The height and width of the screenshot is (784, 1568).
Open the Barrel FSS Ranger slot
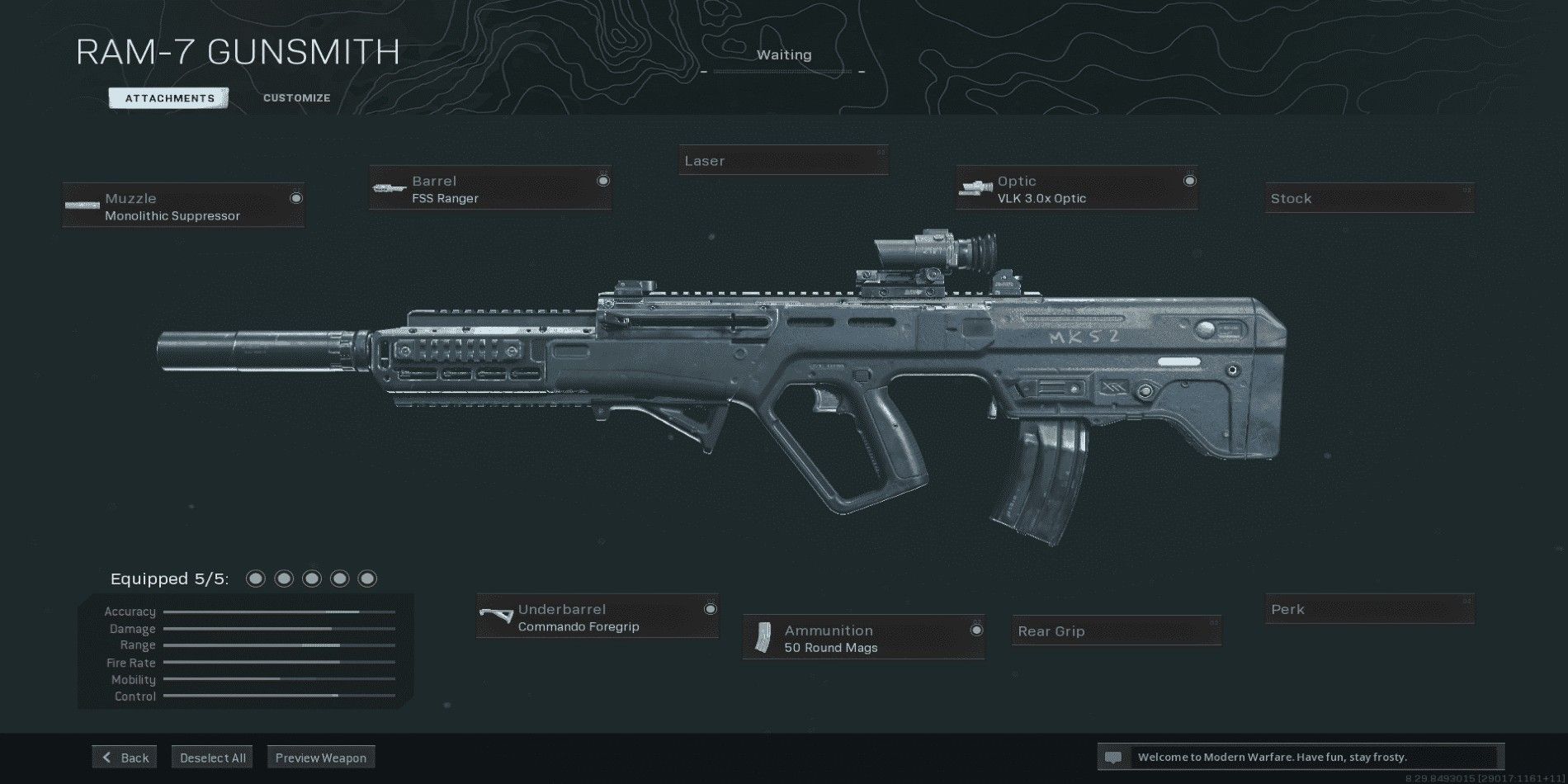click(x=490, y=189)
